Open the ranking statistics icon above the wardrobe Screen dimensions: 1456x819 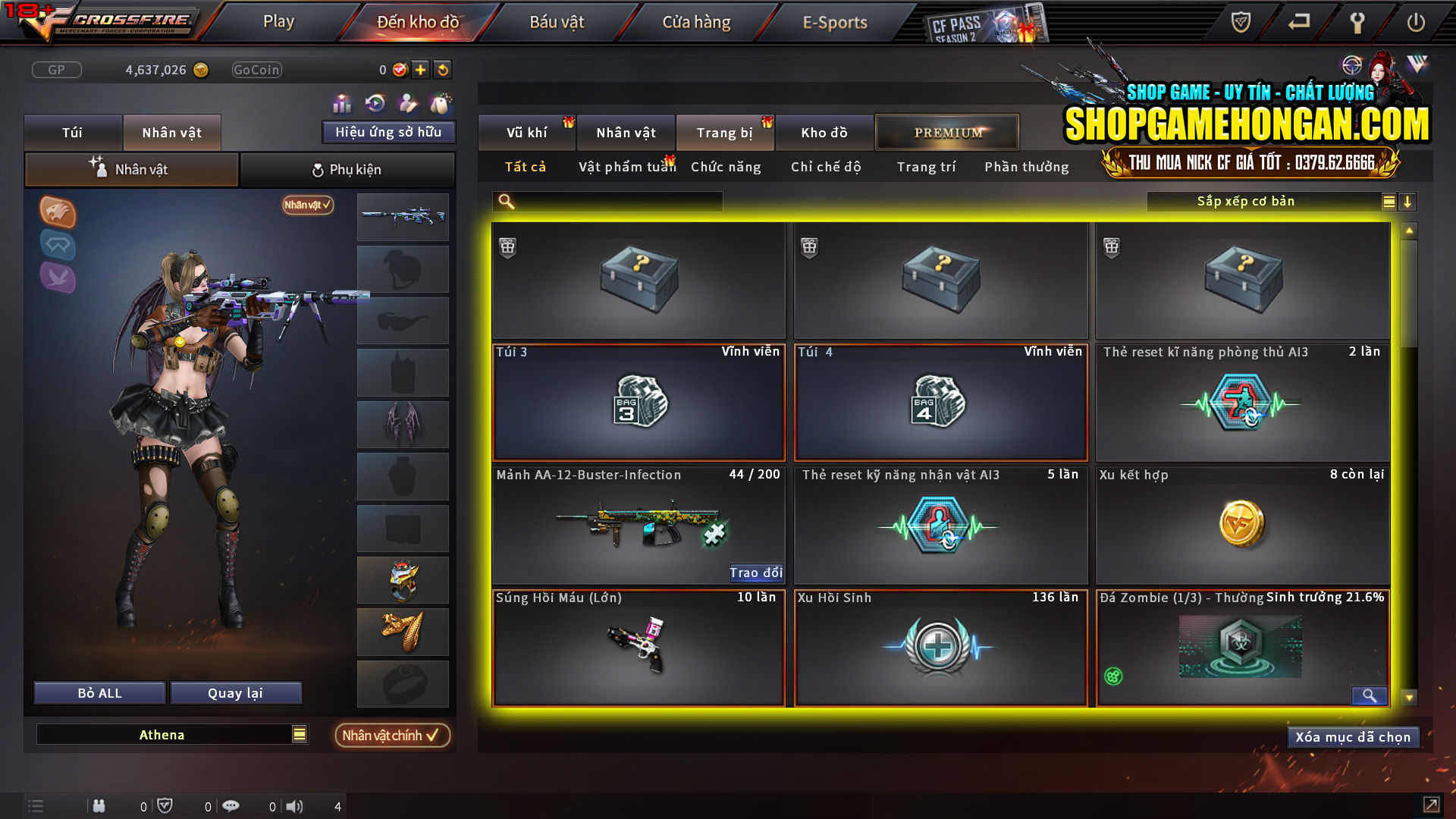[x=342, y=102]
